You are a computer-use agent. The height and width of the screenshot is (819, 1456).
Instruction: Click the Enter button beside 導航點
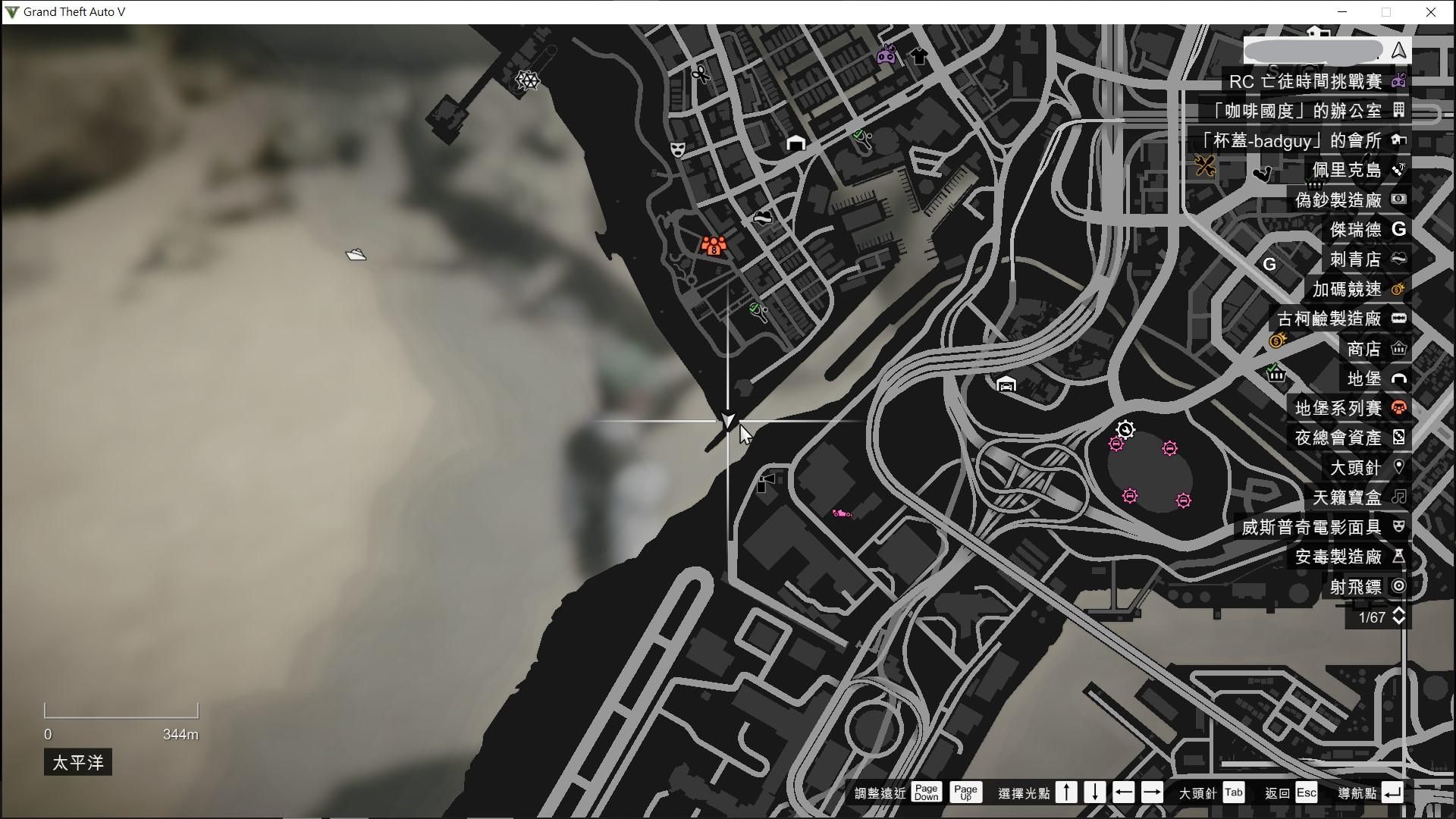click(1393, 792)
